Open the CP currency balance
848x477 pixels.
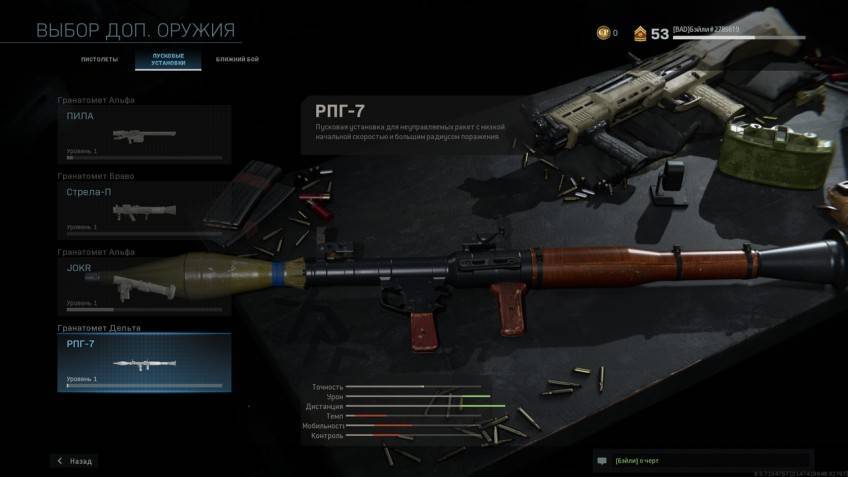click(x=607, y=33)
